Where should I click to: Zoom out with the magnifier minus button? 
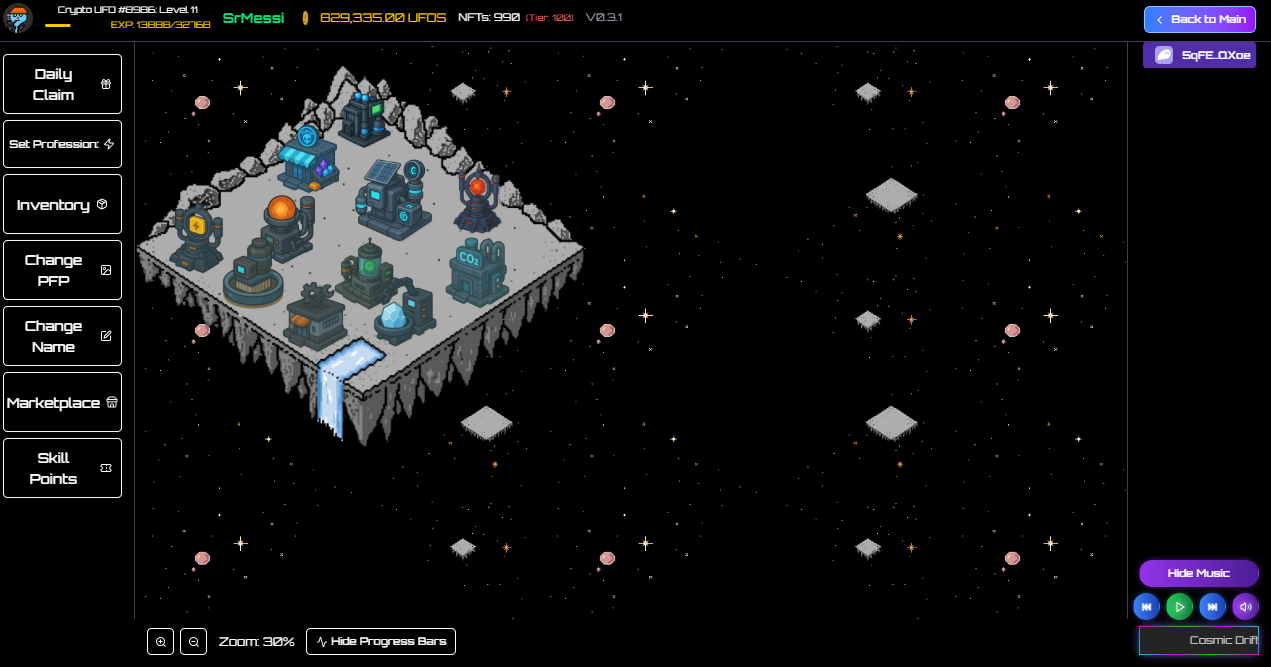point(193,641)
